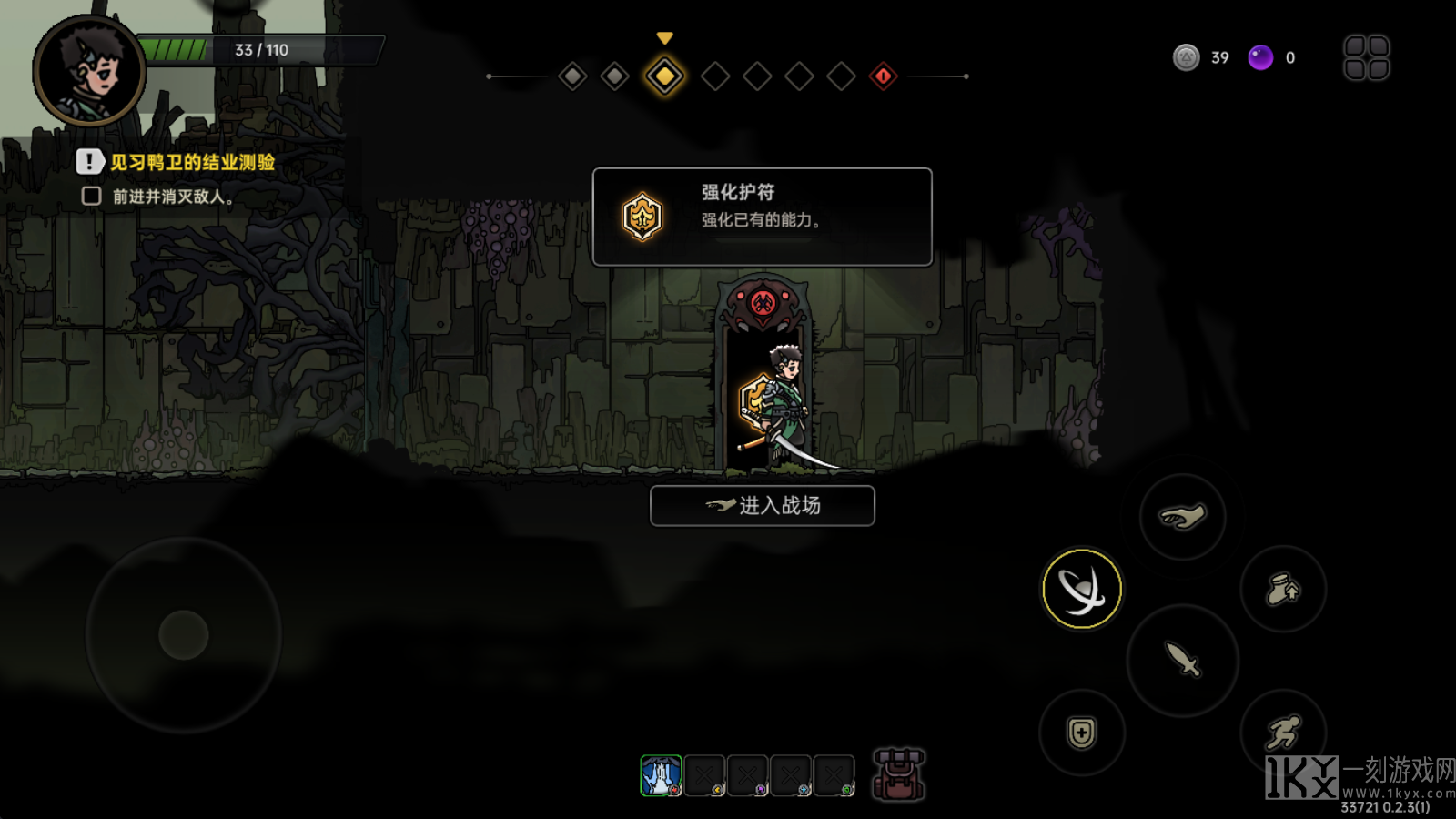Open the 见习鸭卫的结业测验 quest tracker
Image resolution: width=1456 pixels, height=819 pixels.
click(191, 163)
